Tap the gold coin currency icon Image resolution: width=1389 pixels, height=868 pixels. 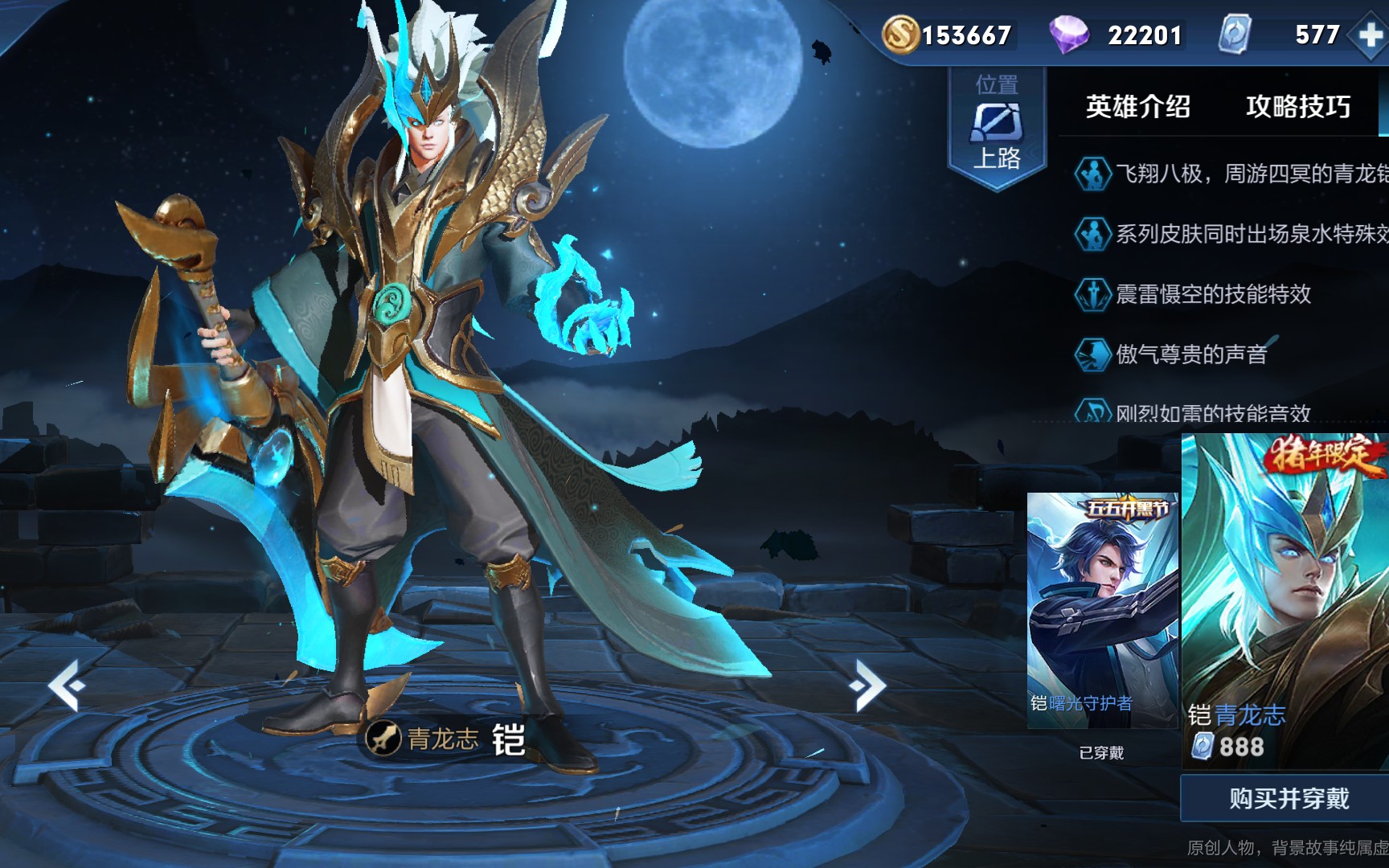point(899,35)
